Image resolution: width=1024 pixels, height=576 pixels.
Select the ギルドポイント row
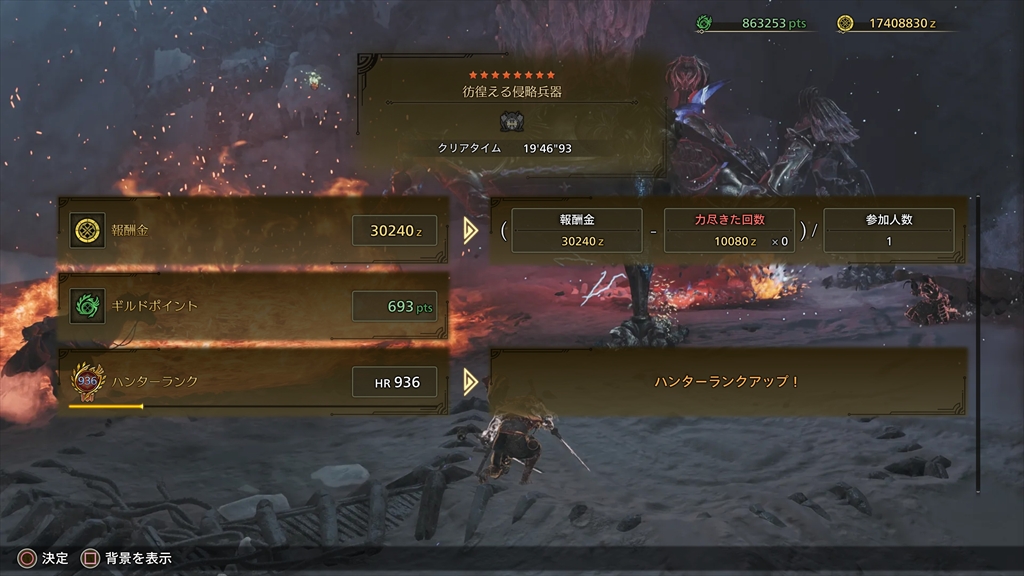click(x=253, y=306)
